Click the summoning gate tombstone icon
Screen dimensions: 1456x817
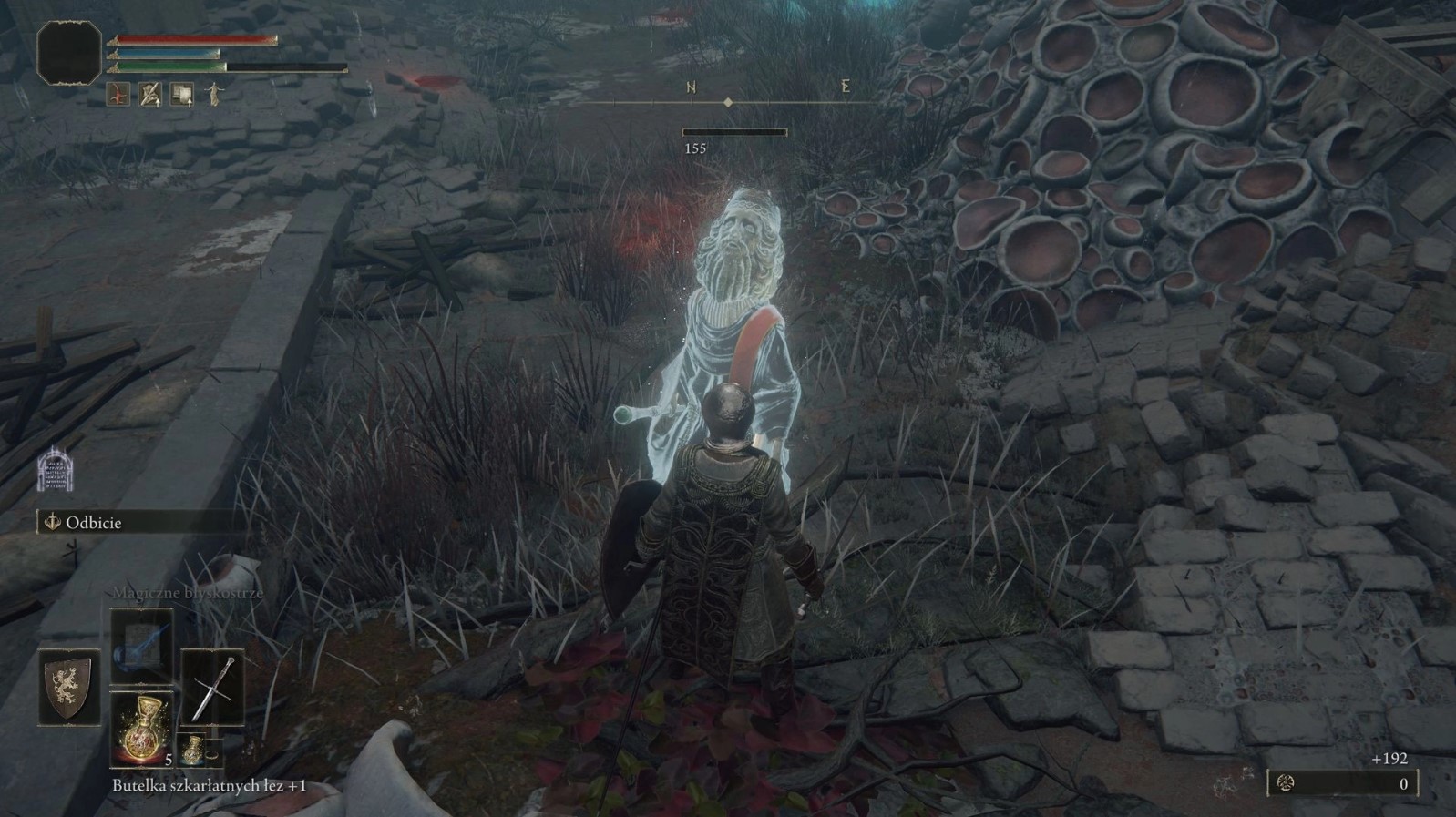55,470
